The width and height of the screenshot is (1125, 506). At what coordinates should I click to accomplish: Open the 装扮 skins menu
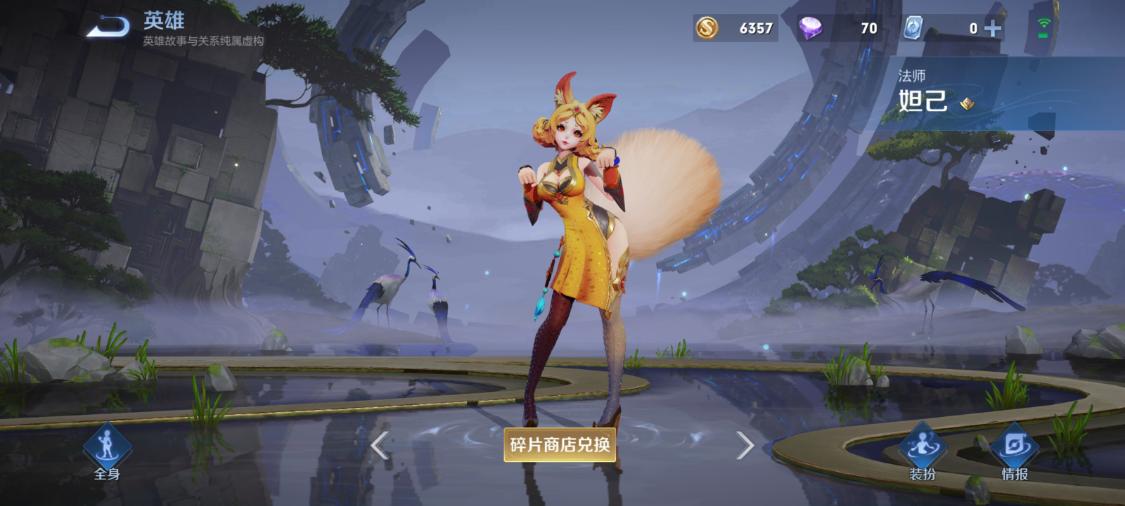point(922,453)
